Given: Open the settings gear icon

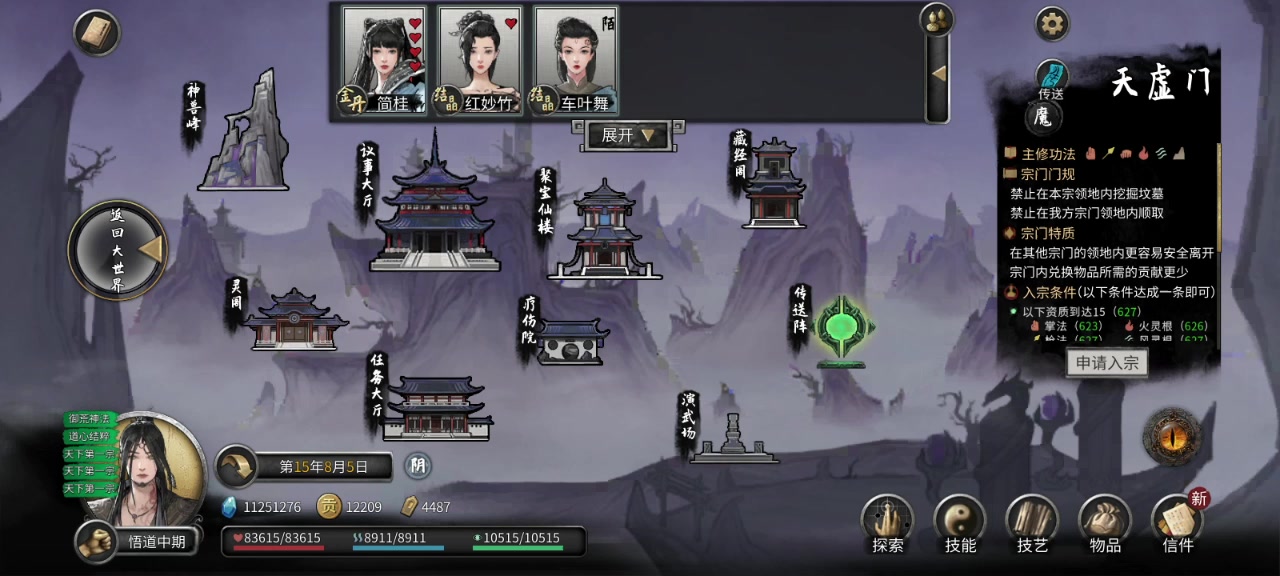Looking at the screenshot, I should coord(1052,24).
